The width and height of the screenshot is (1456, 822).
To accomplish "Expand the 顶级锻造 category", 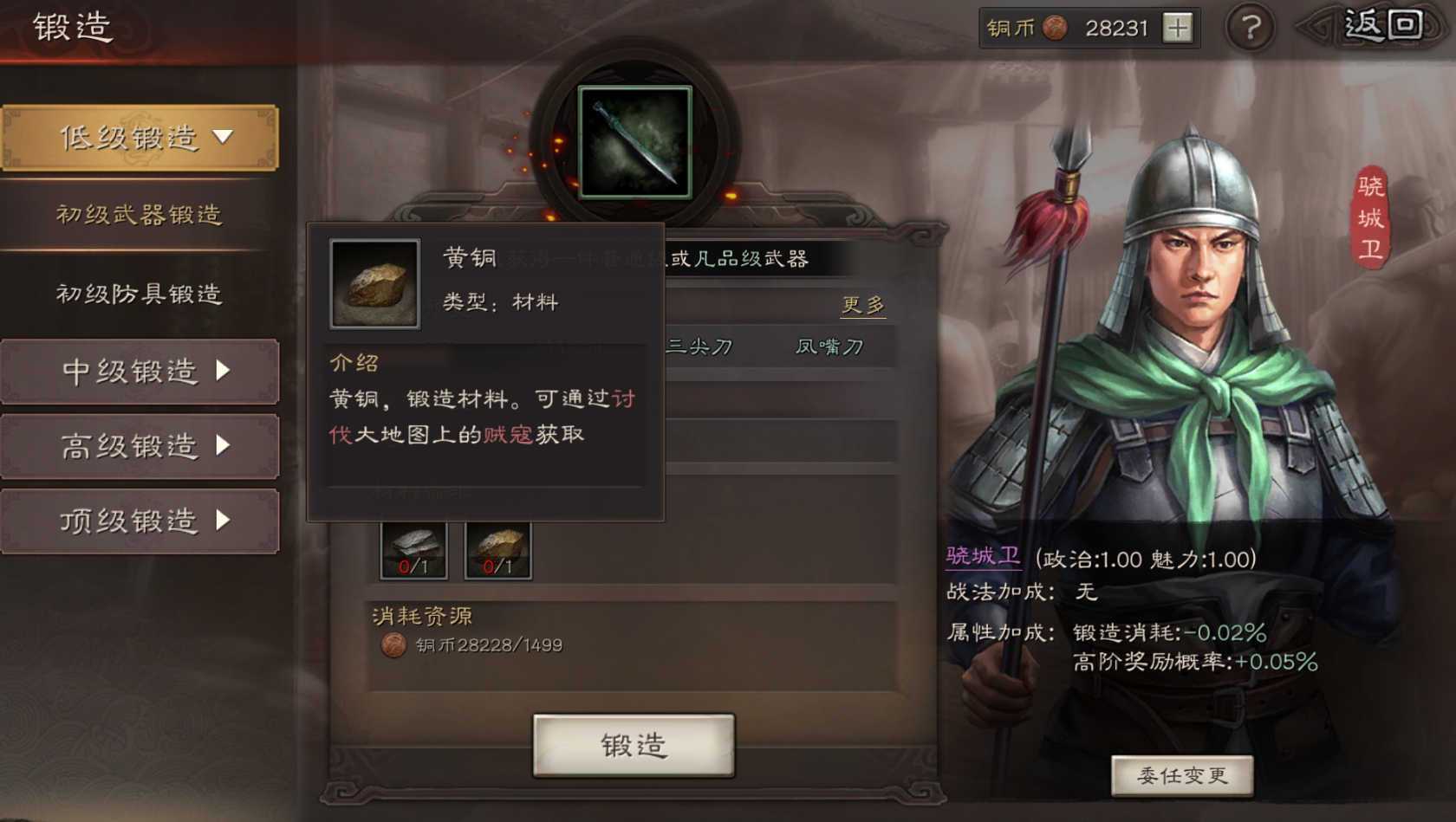I will tap(140, 521).
